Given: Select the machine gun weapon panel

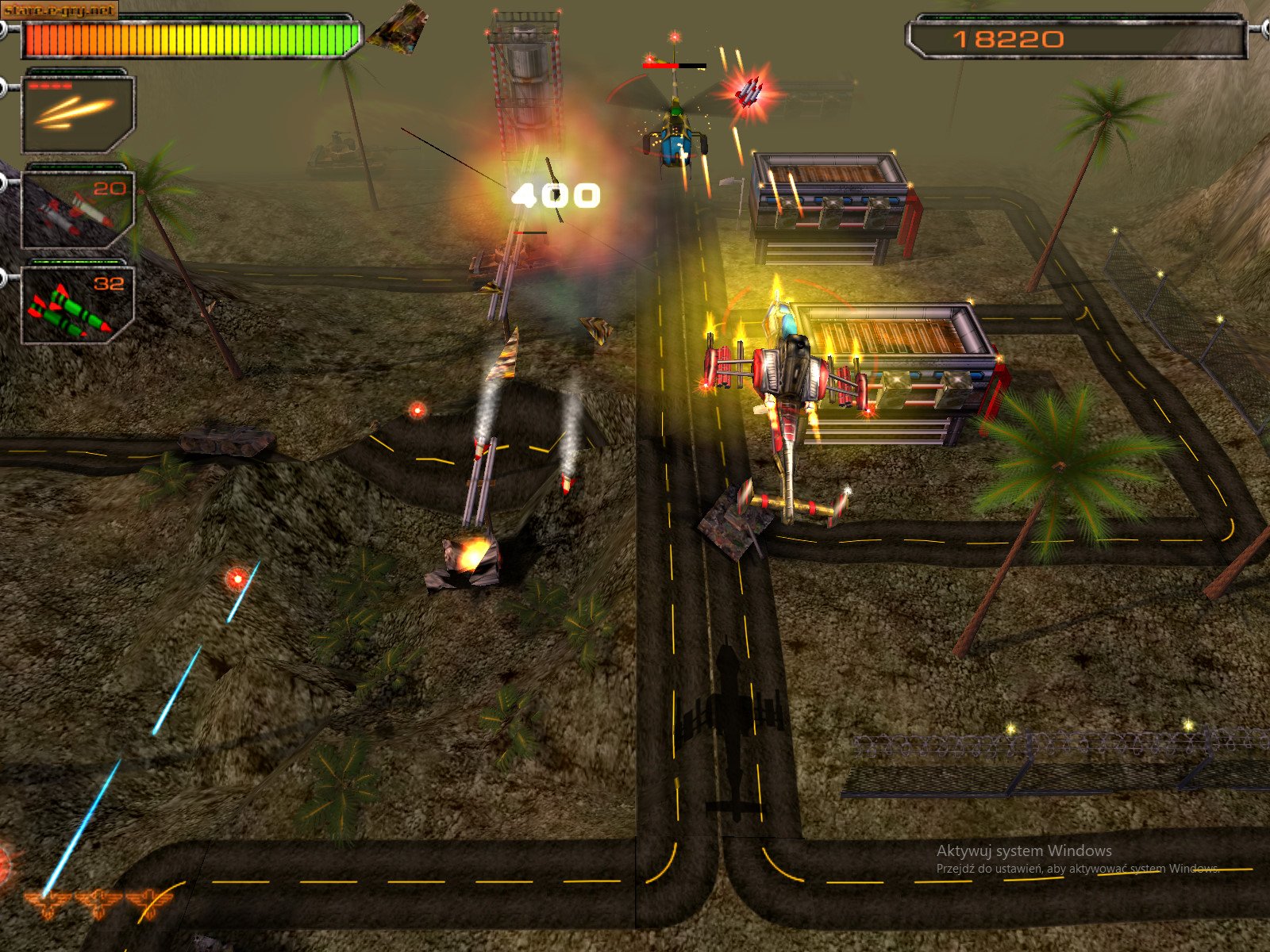Looking at the screenshot, I should (x=79, y=119).
